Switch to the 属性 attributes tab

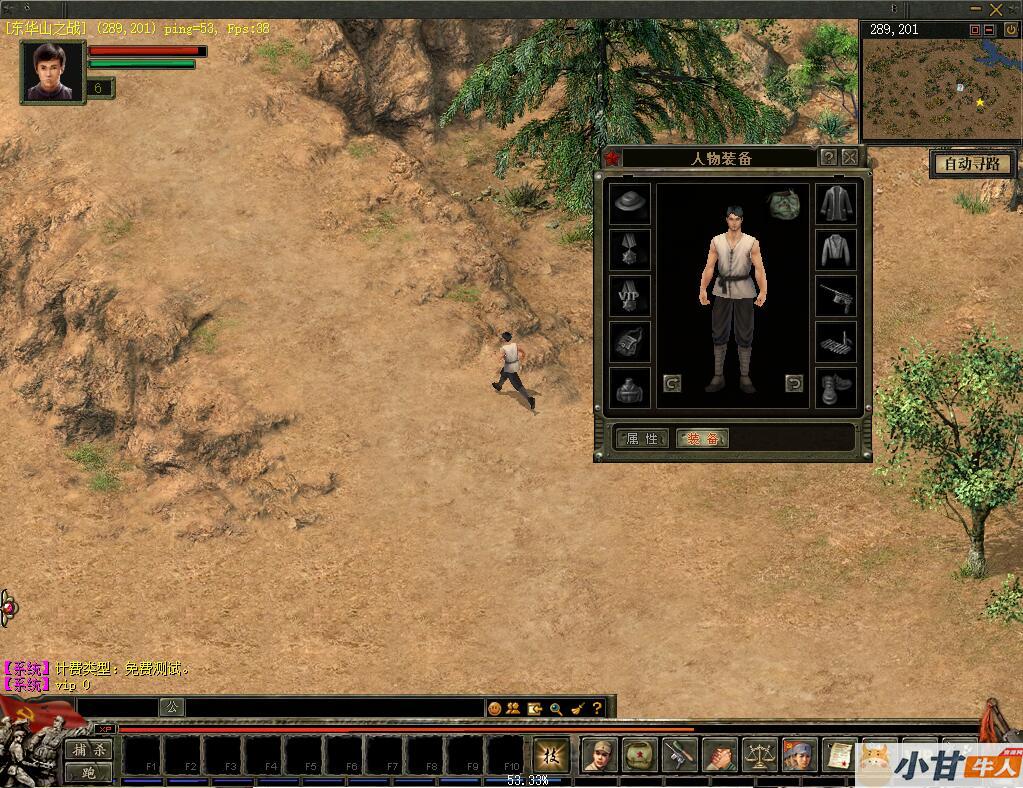[642, 438]
